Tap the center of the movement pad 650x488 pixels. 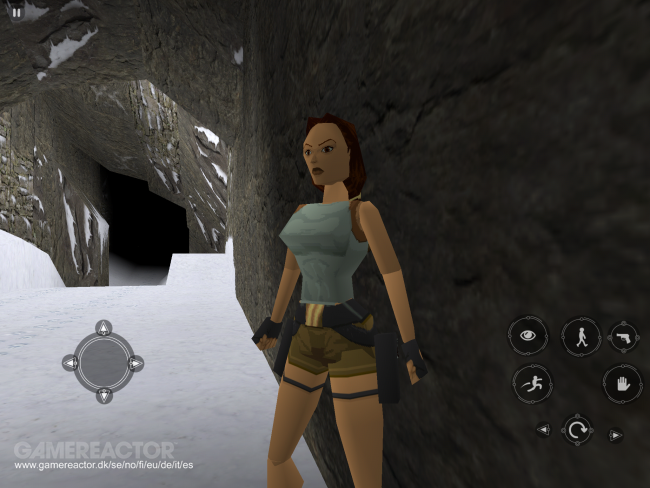coord(104,362)
